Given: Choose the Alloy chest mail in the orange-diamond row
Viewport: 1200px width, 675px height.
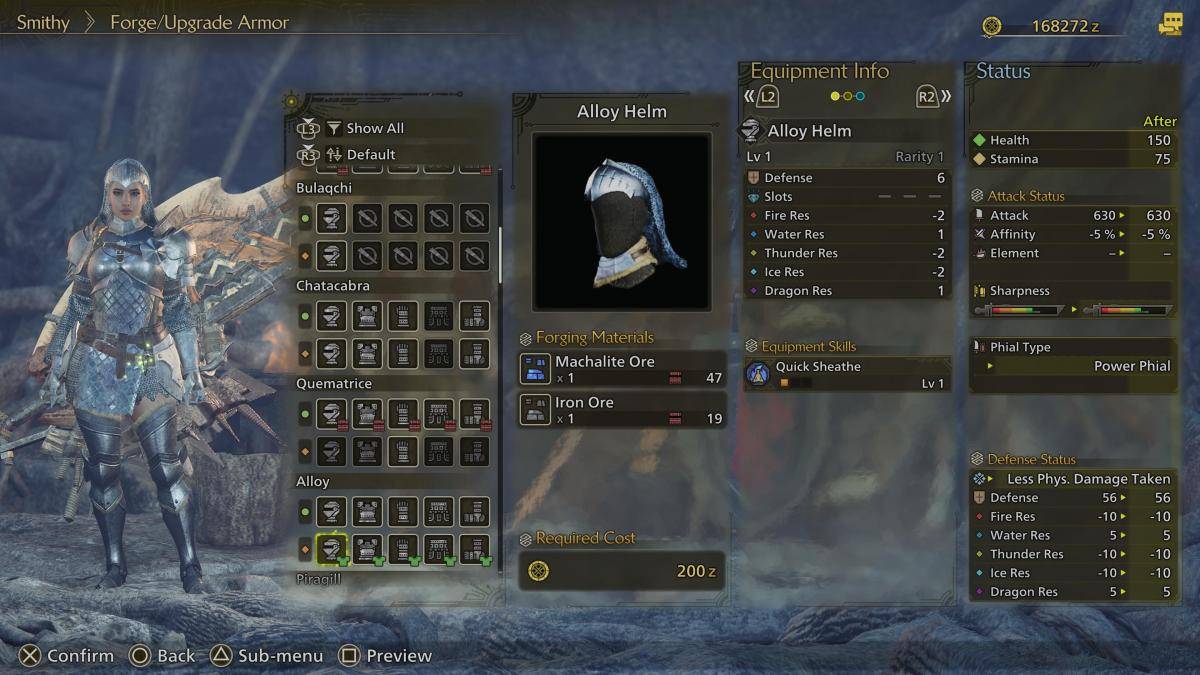Looking at the screenshot, I should (367, 549).
